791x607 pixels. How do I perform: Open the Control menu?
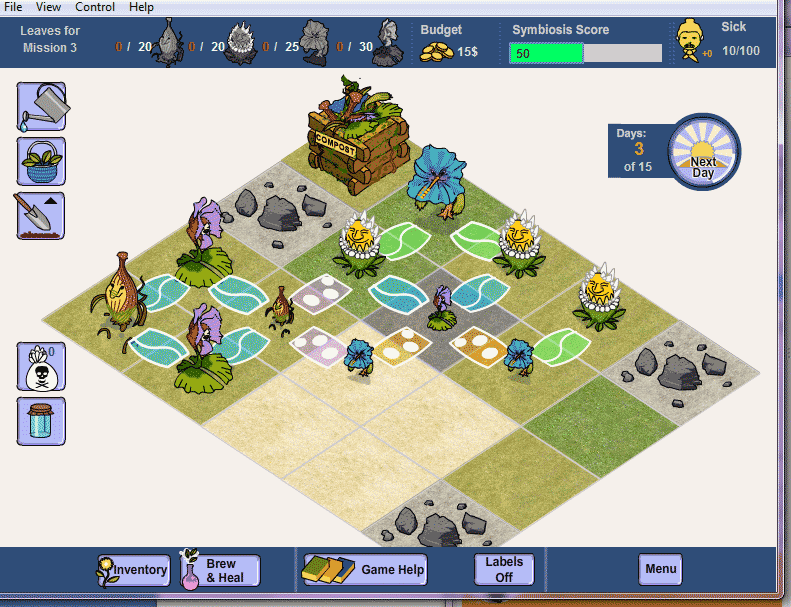tap(95, 7)
